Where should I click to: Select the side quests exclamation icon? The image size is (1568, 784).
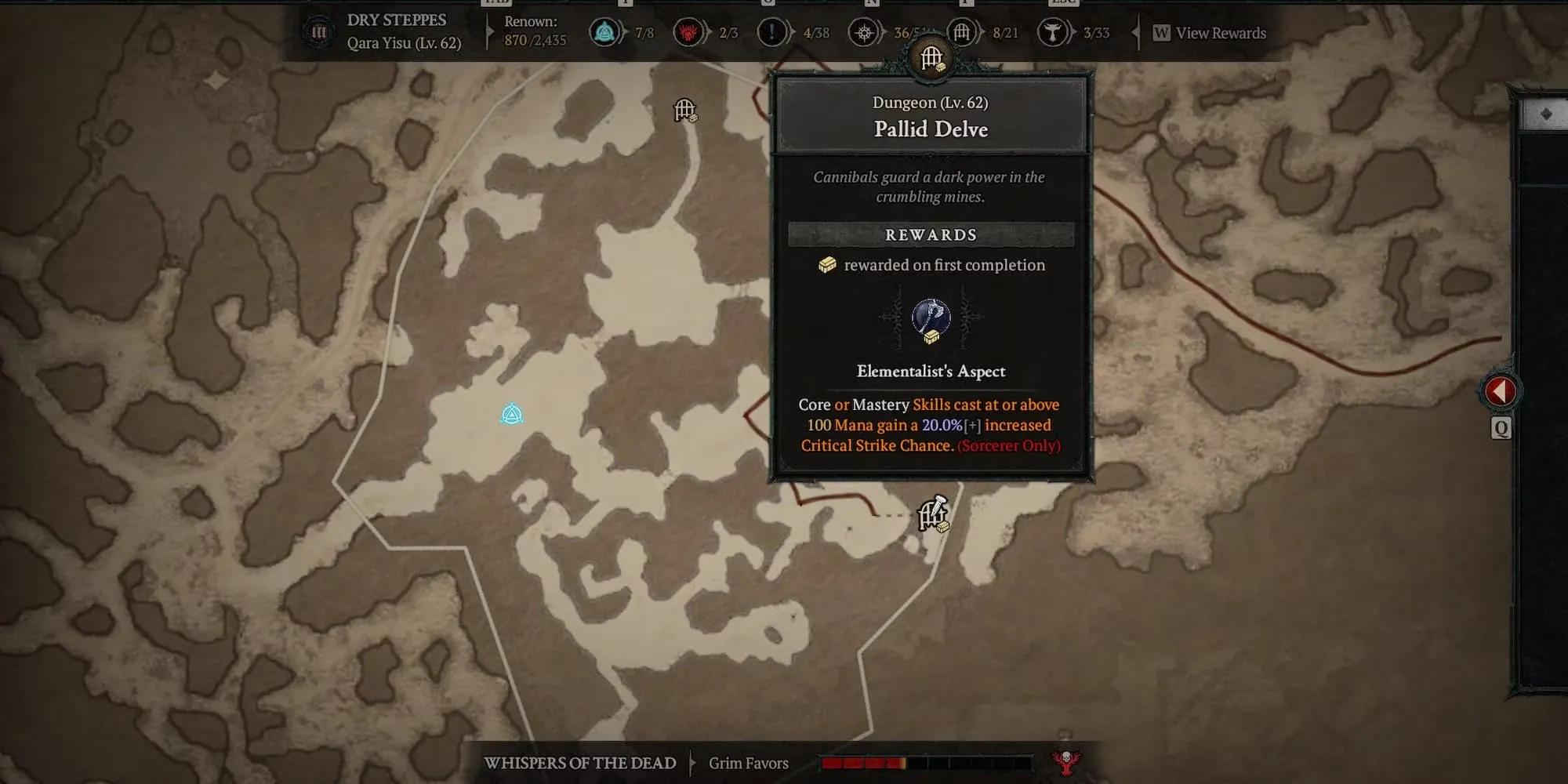tap(772, 33)
